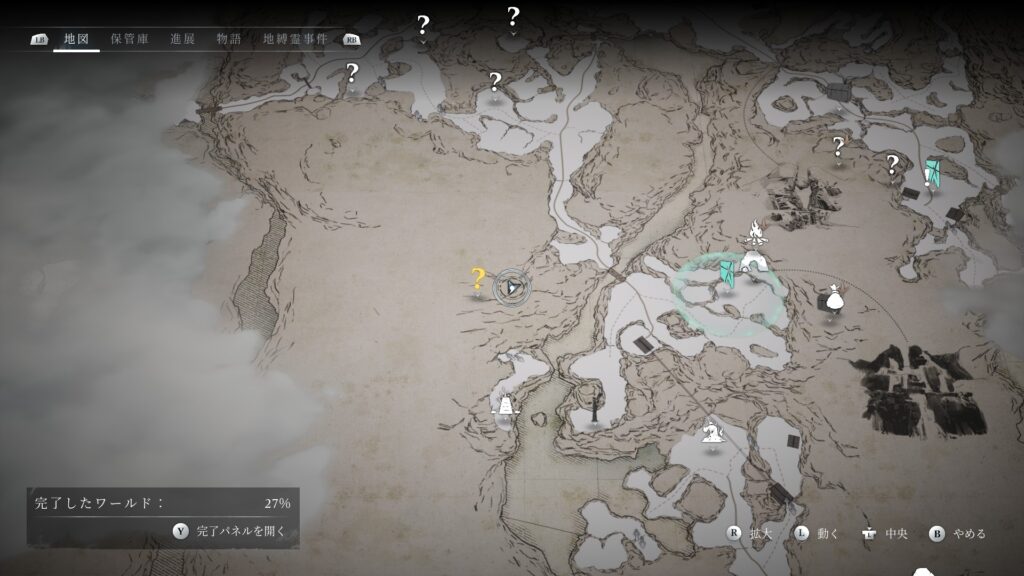Select the teal banner with exclamation mark
This screenshot has width=1024, height=576.
pos(932,172)
